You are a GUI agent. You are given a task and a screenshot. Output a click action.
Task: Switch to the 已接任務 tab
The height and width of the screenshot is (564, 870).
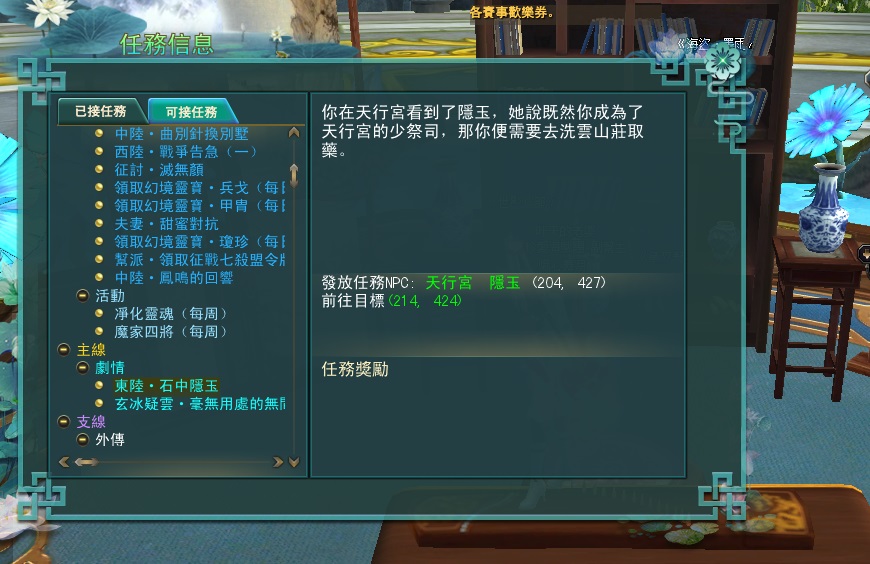(100, 112)
